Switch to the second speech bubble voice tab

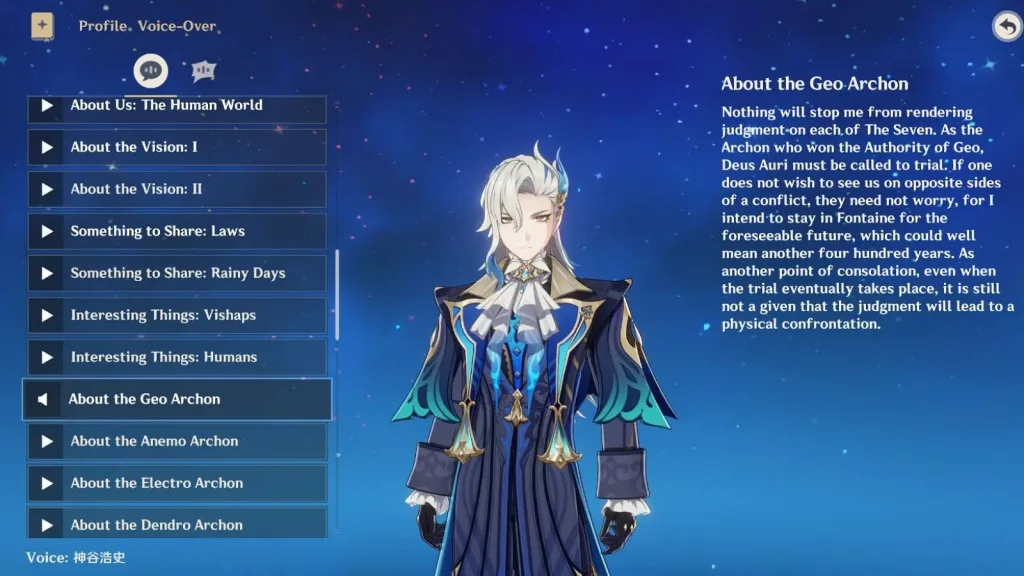[x=204, y=71]
